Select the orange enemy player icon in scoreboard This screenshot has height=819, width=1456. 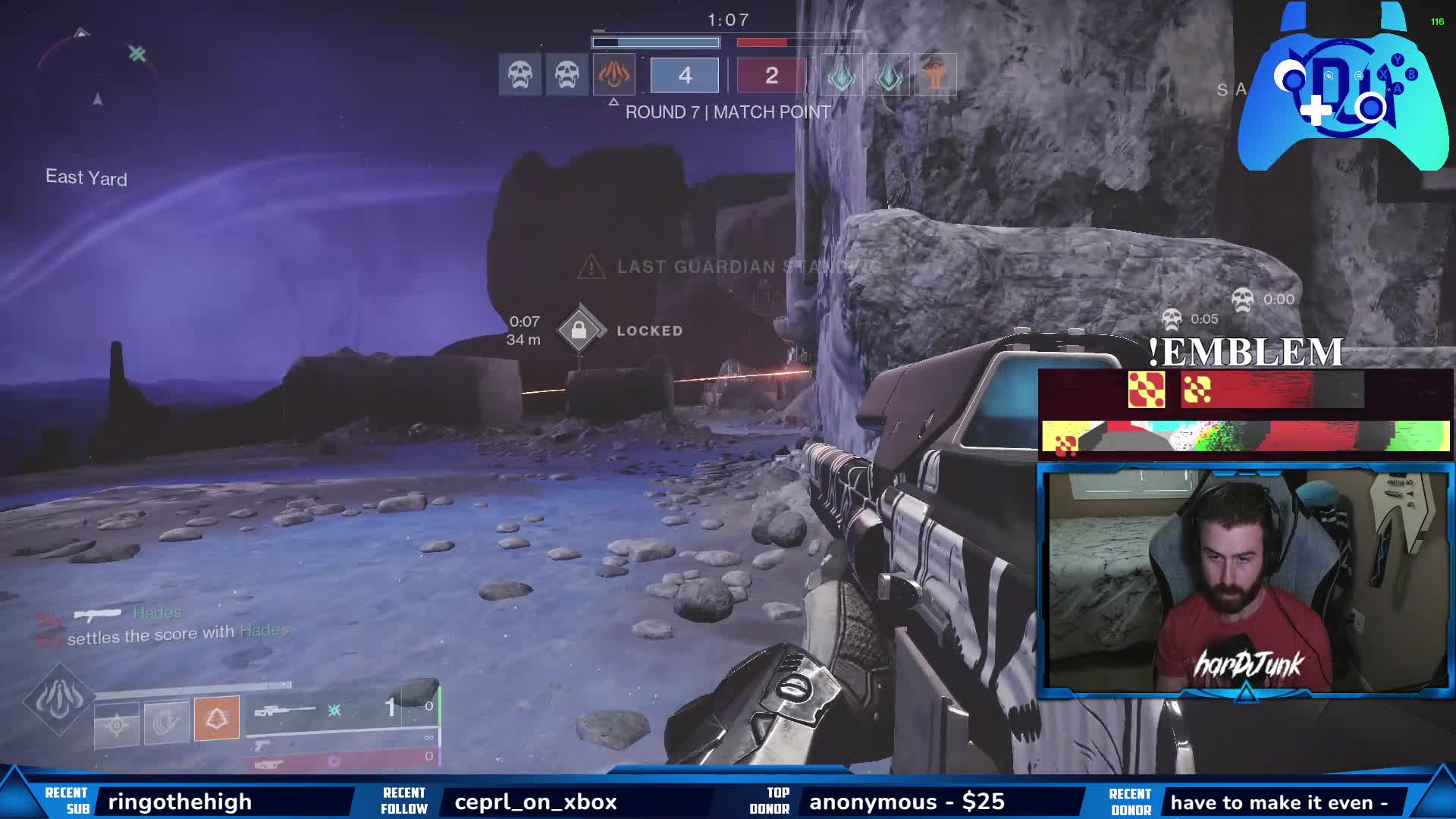(936, 75)
